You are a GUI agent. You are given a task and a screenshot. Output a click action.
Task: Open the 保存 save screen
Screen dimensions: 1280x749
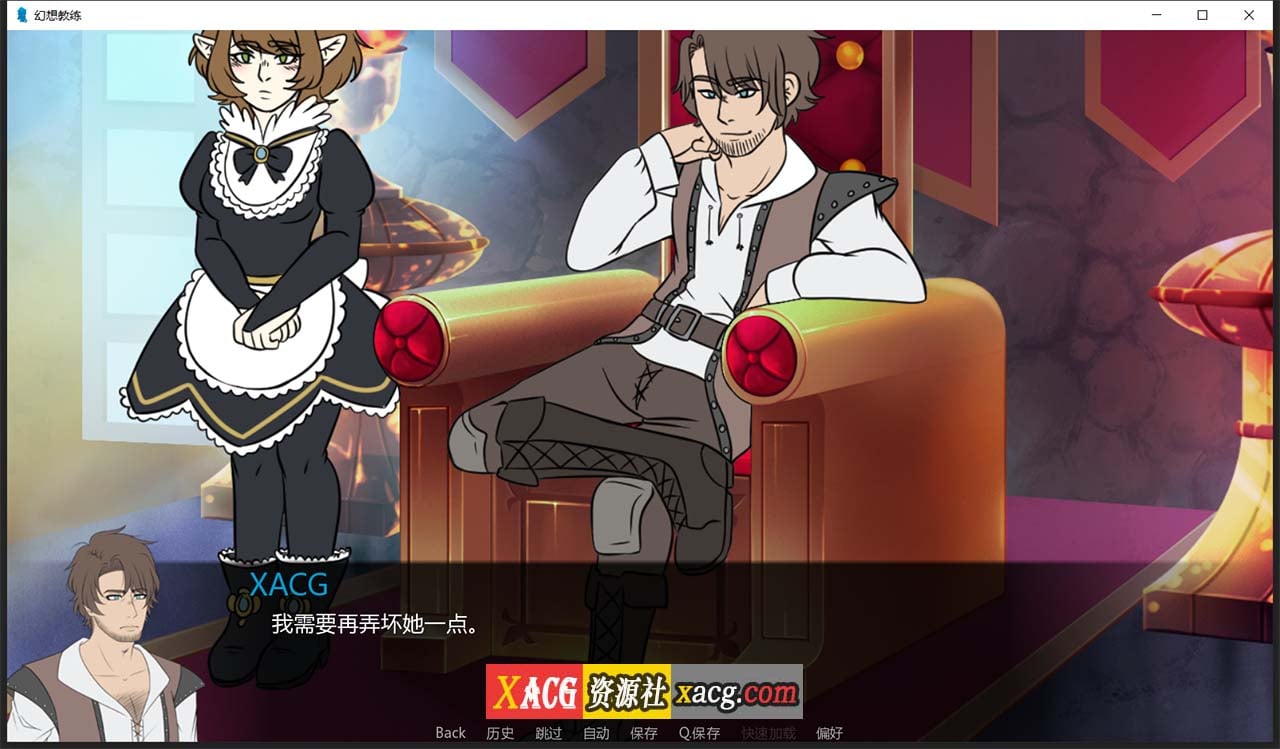[643, 733]
